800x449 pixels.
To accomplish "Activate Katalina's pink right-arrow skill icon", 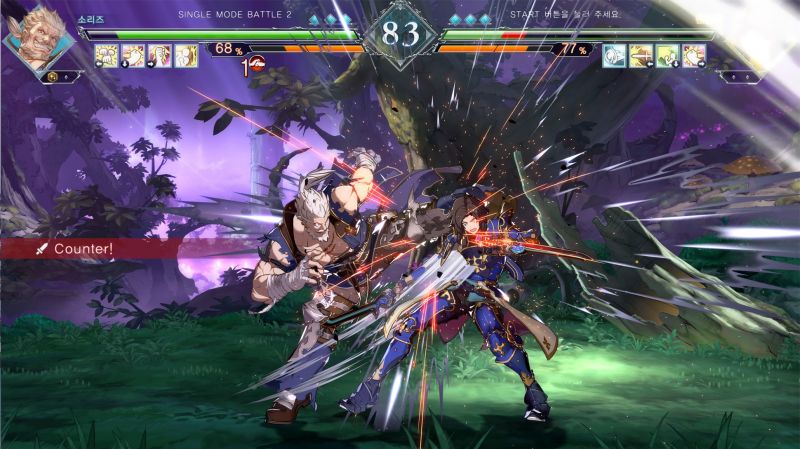I will [694, 56].
